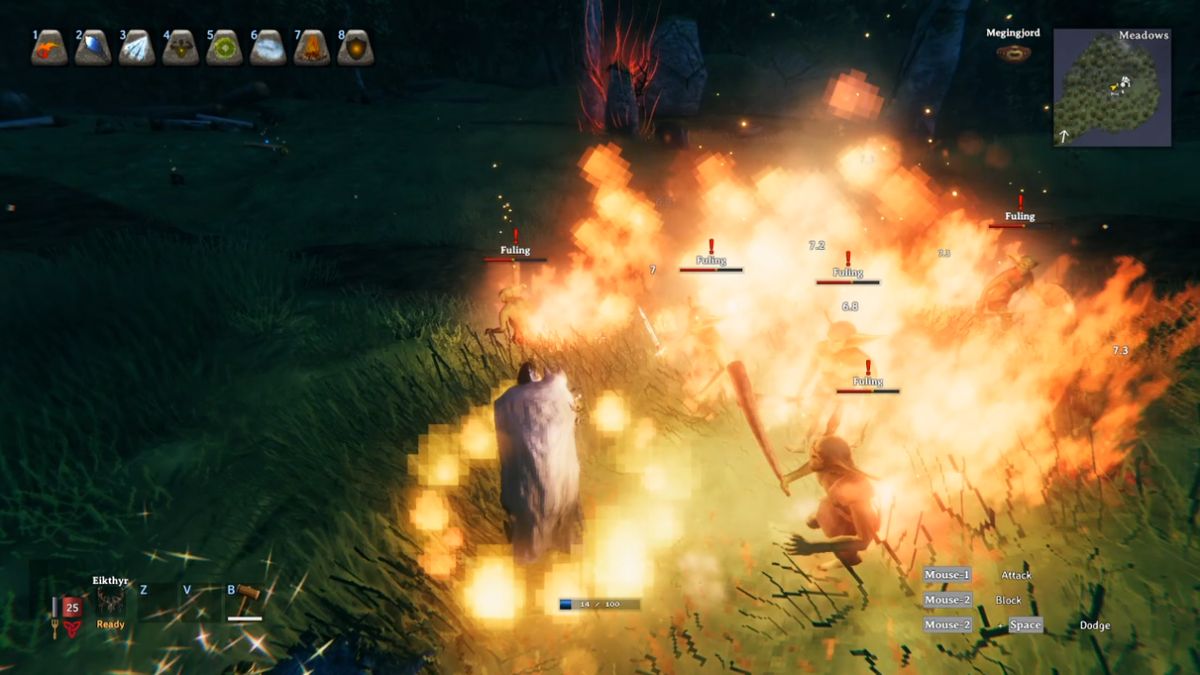The height and width of the screenshot is (675, 1200).
Task: Activate the Eikthyr forsaken power icon
Action: 110,601
